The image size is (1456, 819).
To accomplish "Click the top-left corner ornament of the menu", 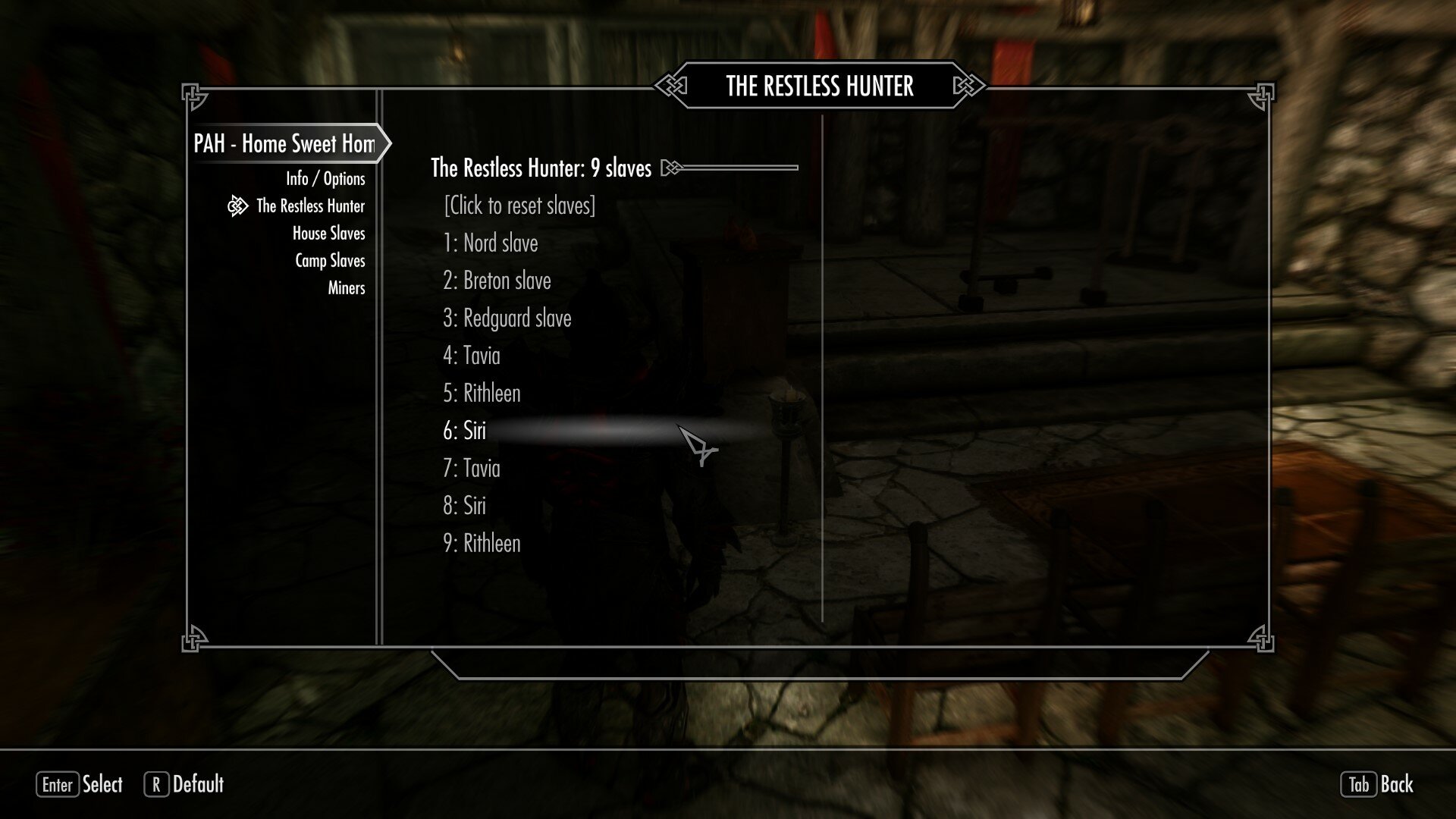I will tap(193, 93).
